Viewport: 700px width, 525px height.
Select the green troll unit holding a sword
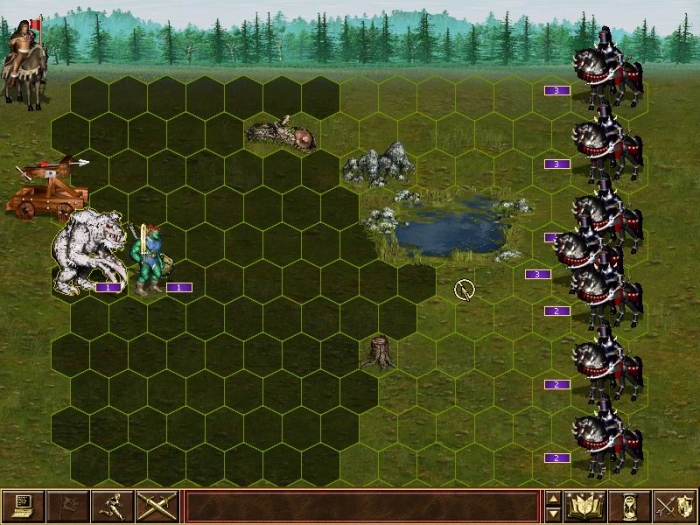click(x=150, y=258)
